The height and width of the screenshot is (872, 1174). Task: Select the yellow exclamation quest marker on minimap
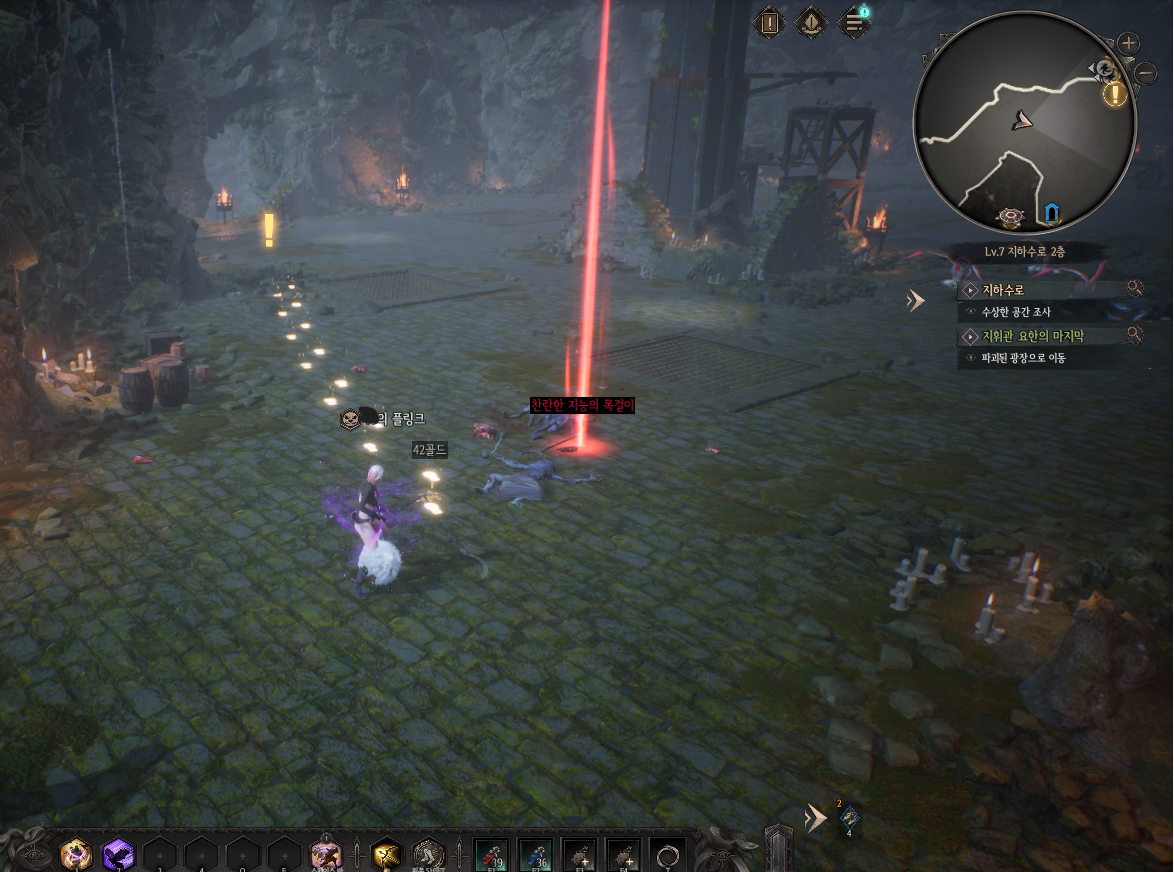1115,95
